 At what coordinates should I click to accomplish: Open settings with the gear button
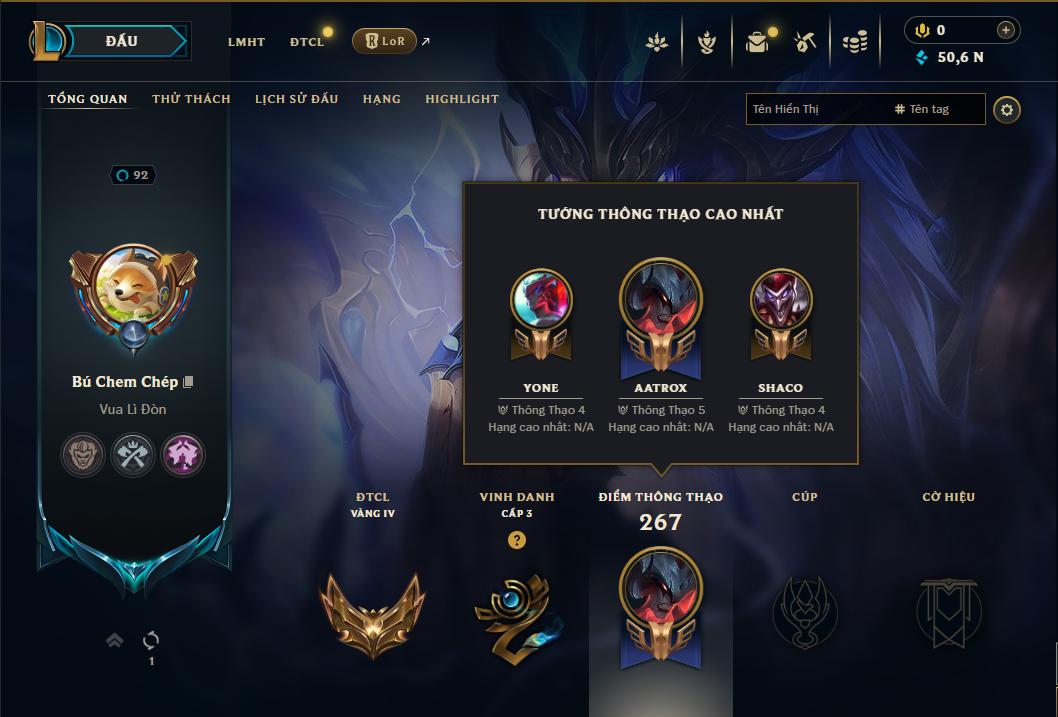coord(1007,109)
